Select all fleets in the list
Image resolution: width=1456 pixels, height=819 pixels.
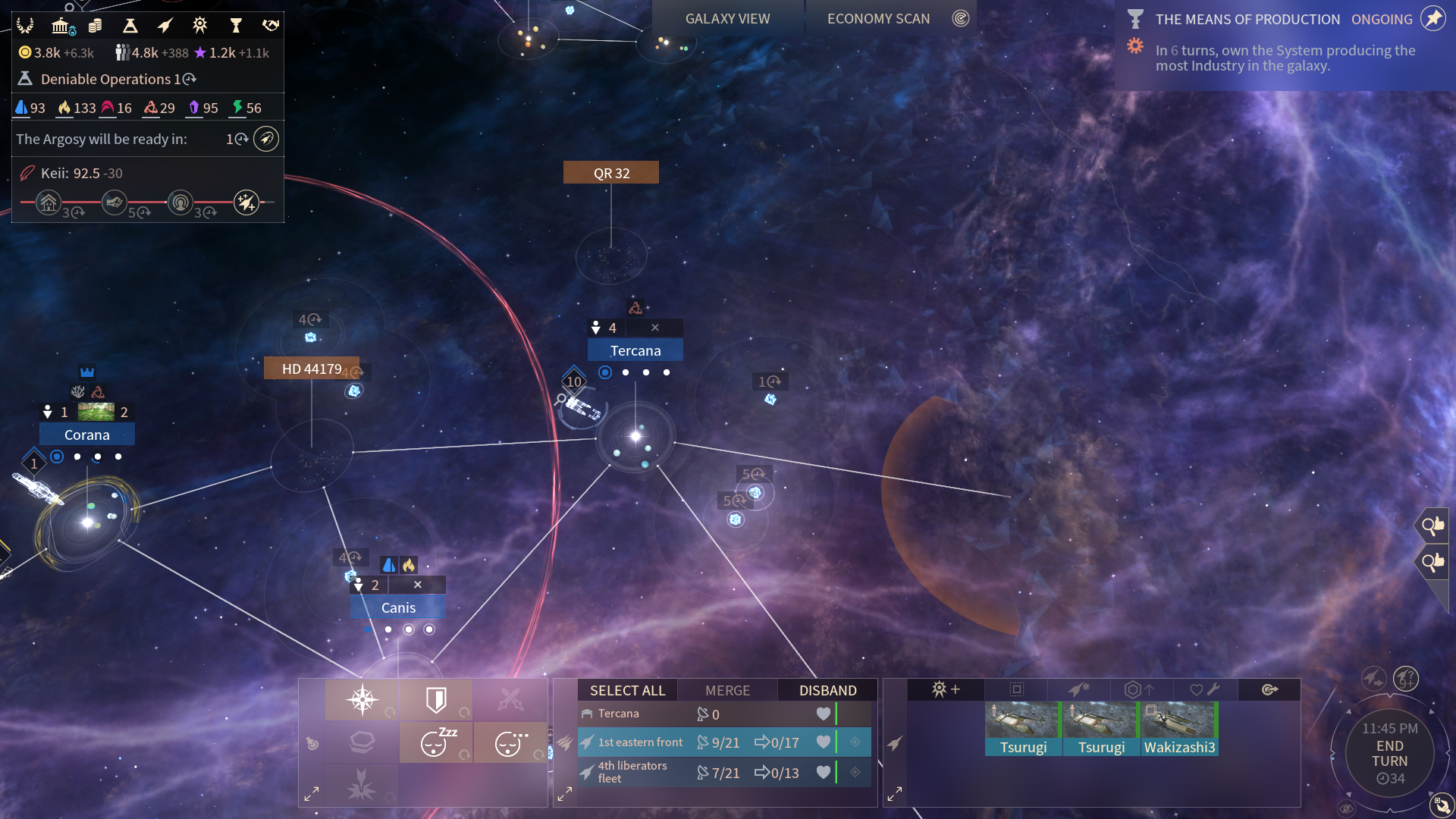(x=627, y=690)
